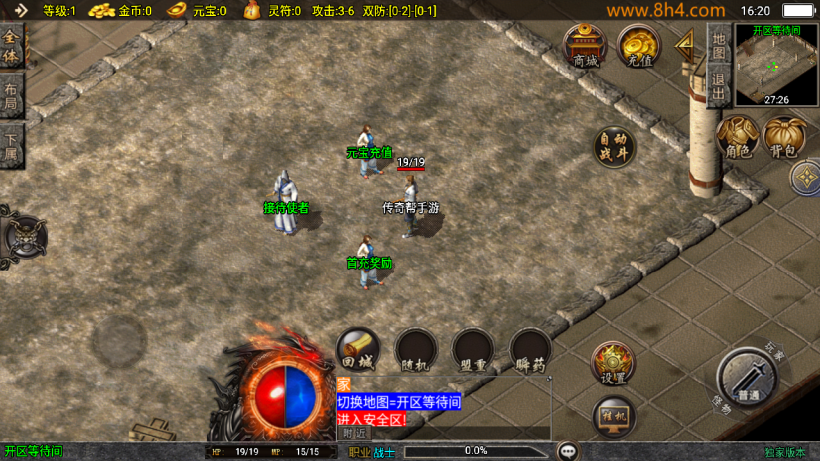Open the 设置 settings
Image resolution: width=820 pixels, height=461 pixels.
612,363
